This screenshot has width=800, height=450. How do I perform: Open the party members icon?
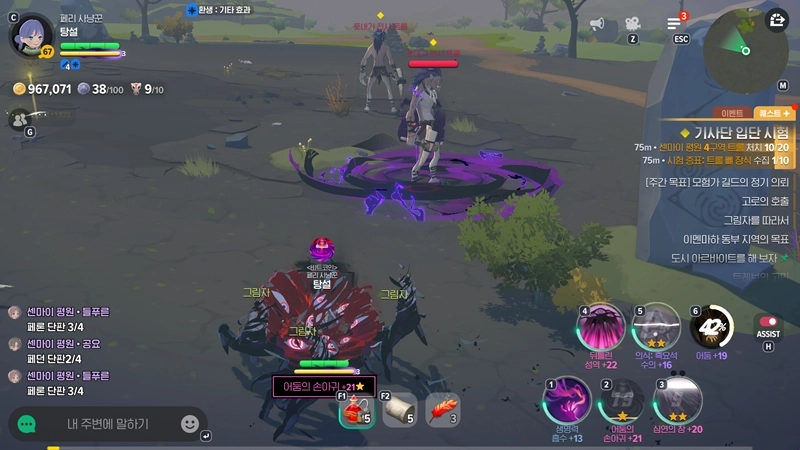point(18,119)
